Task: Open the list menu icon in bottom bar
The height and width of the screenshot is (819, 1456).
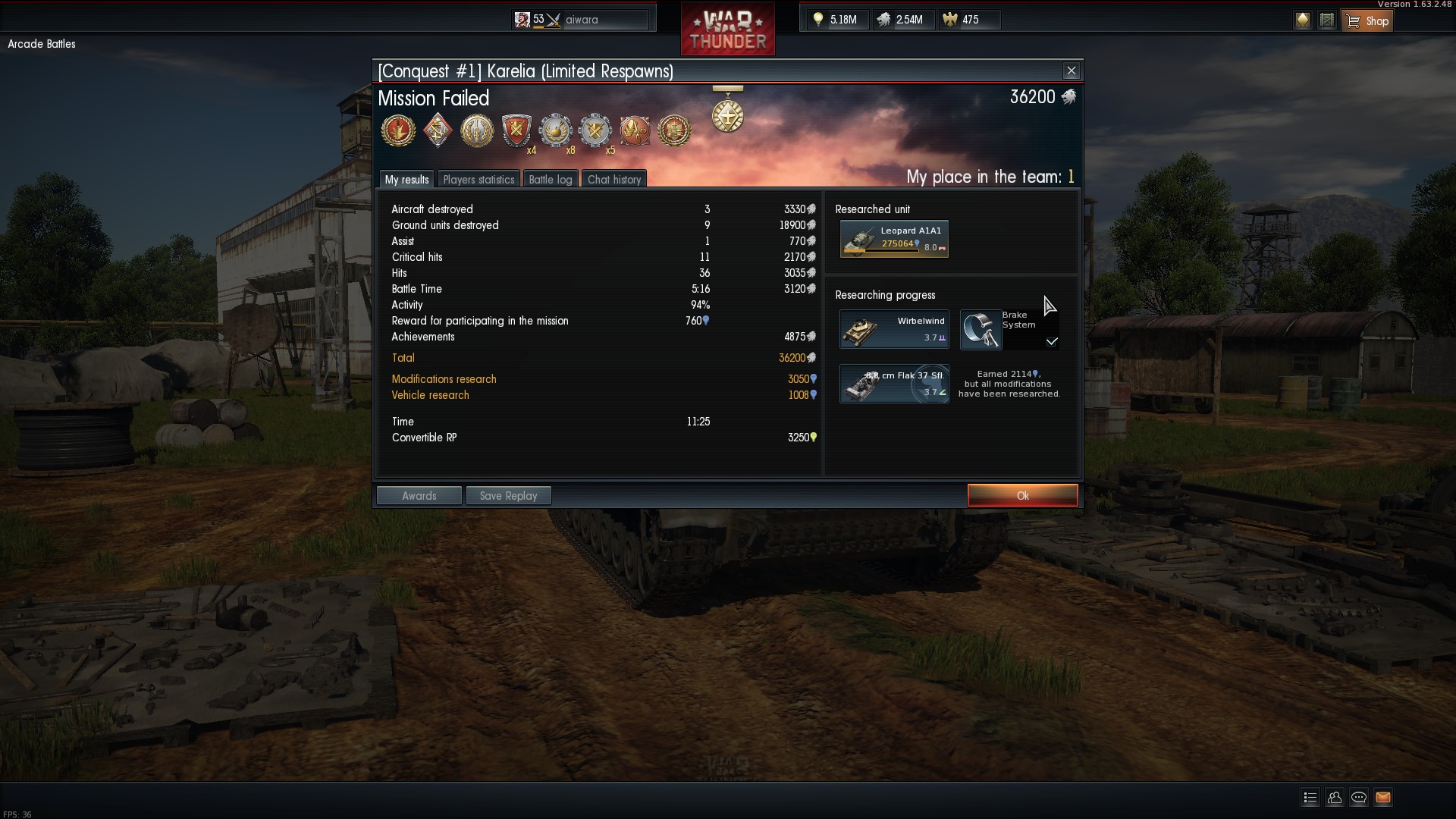Action: (x=1310, y=797)
